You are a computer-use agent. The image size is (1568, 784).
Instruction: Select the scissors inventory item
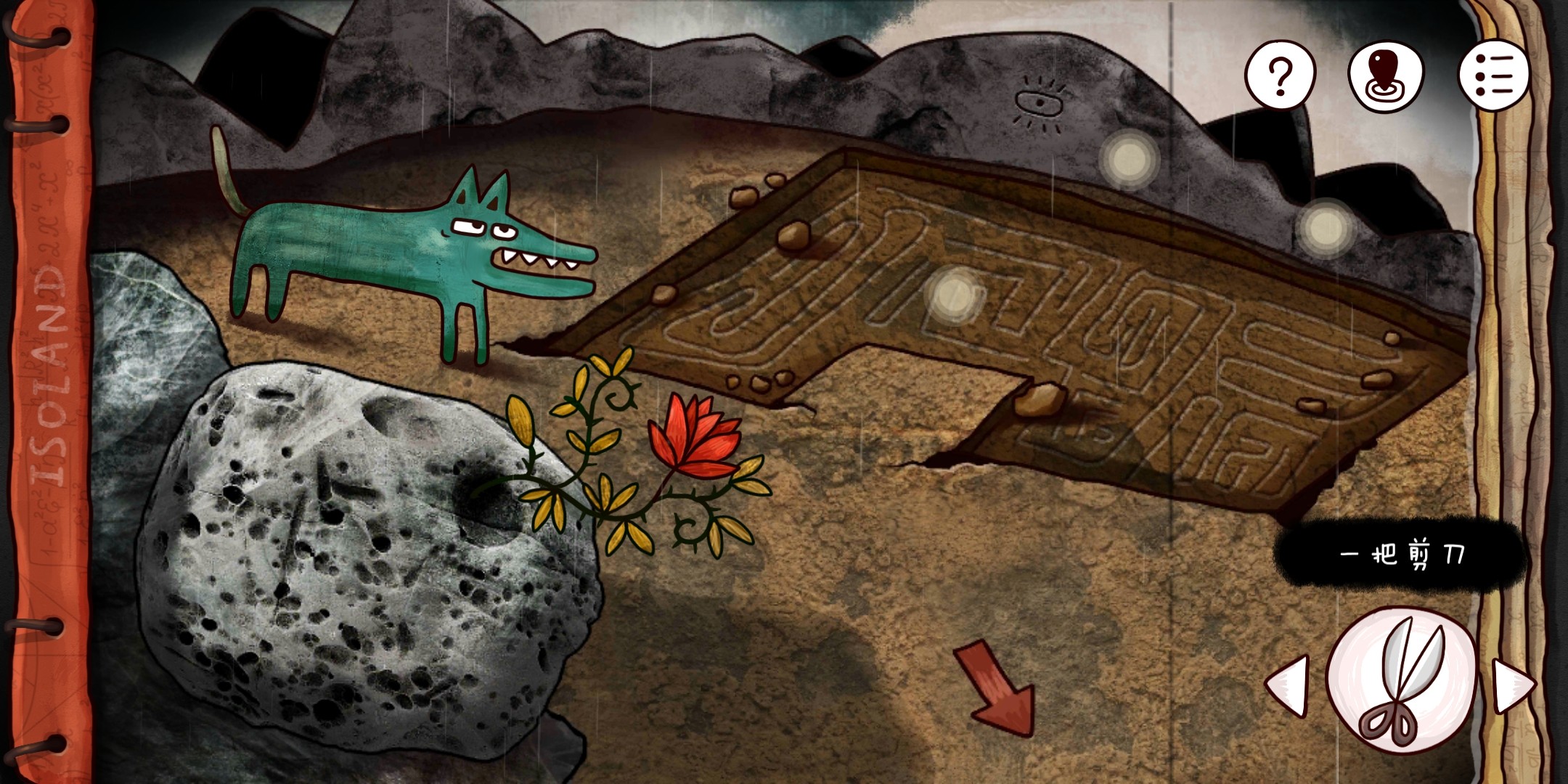coord(1401,680)
